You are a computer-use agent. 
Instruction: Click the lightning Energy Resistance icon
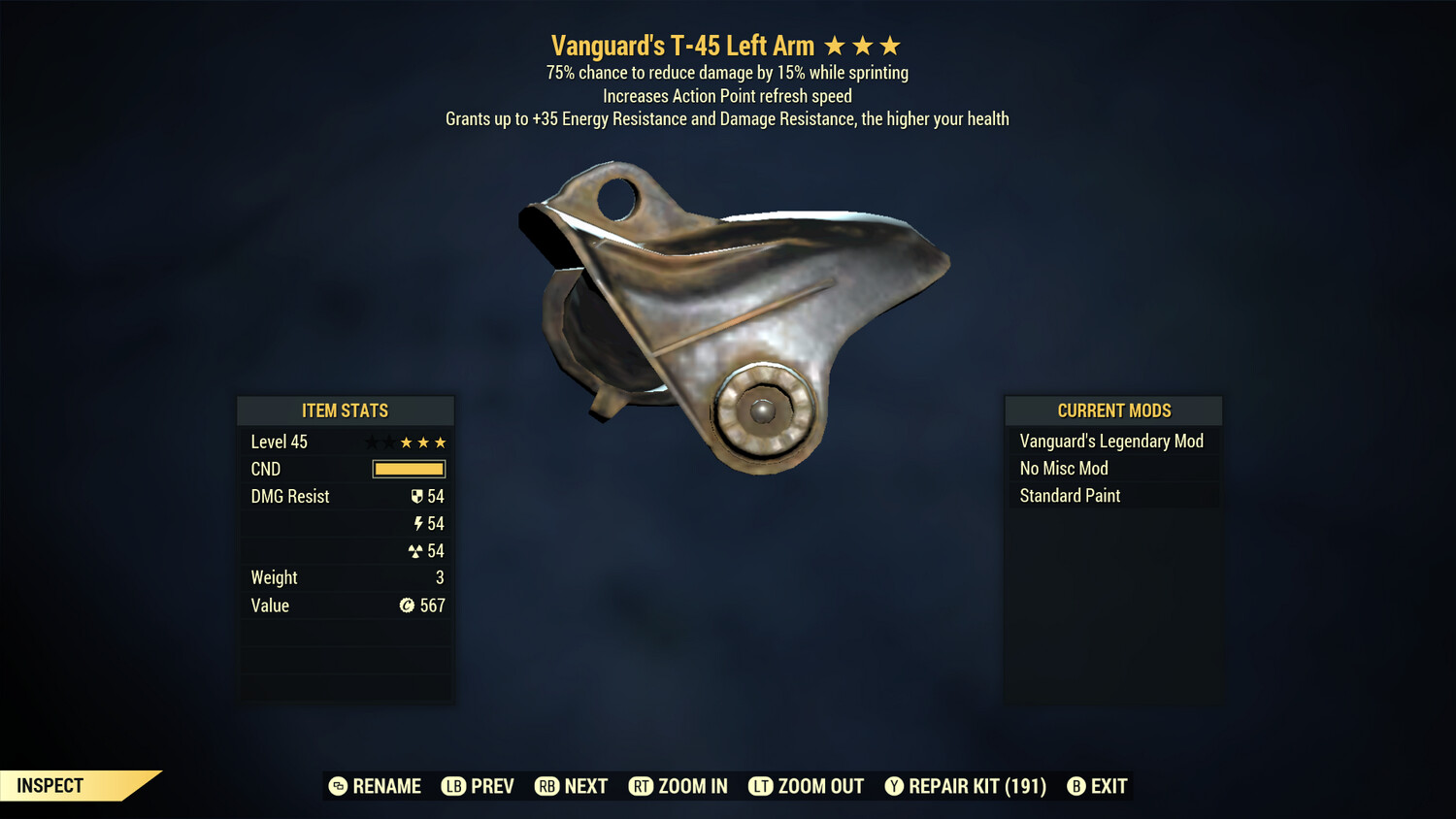click(418, 523)
